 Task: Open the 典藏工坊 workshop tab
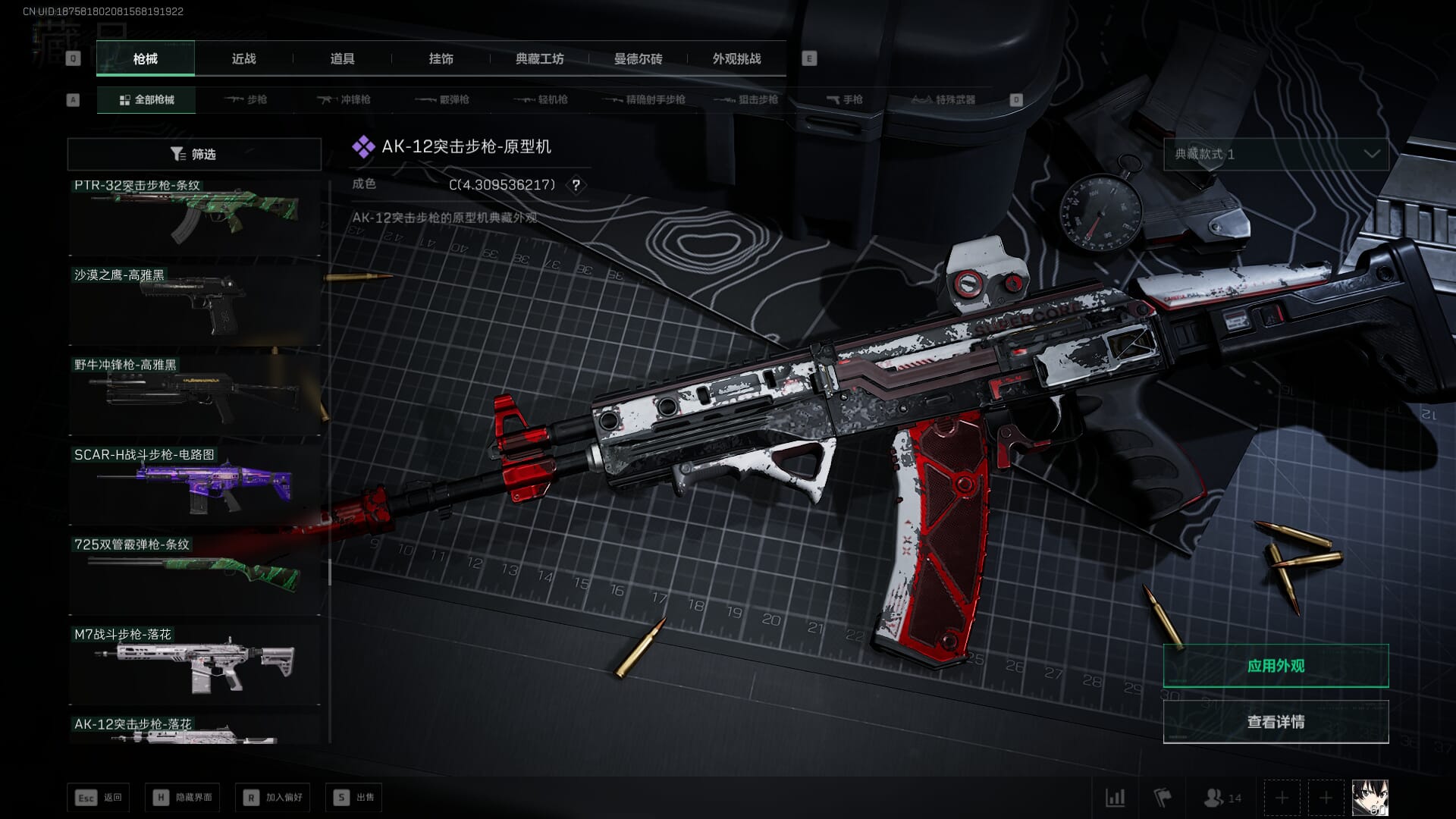point(539,58)
